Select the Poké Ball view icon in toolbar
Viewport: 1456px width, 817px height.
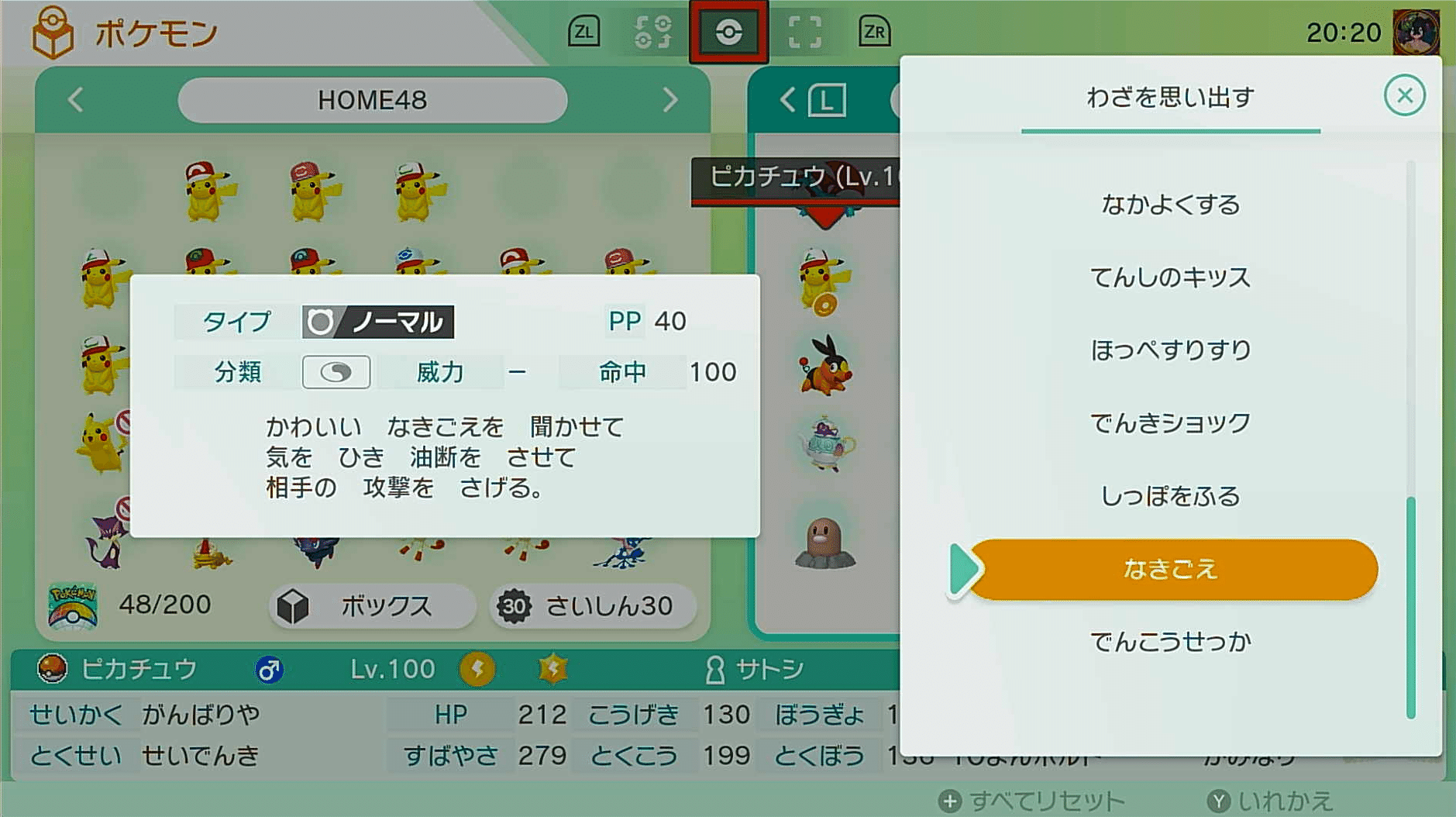tap(729, 33)
